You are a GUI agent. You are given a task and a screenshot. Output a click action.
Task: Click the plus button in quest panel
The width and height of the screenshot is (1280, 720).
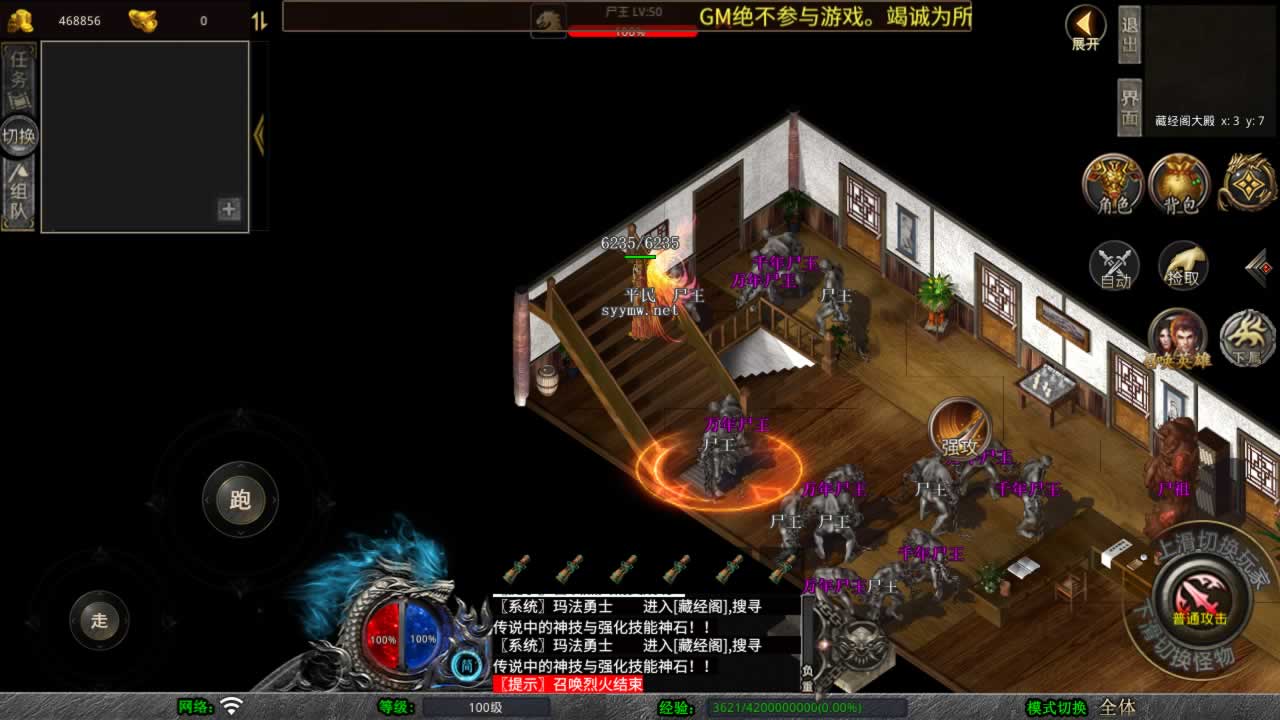click(x=229, y=209)
